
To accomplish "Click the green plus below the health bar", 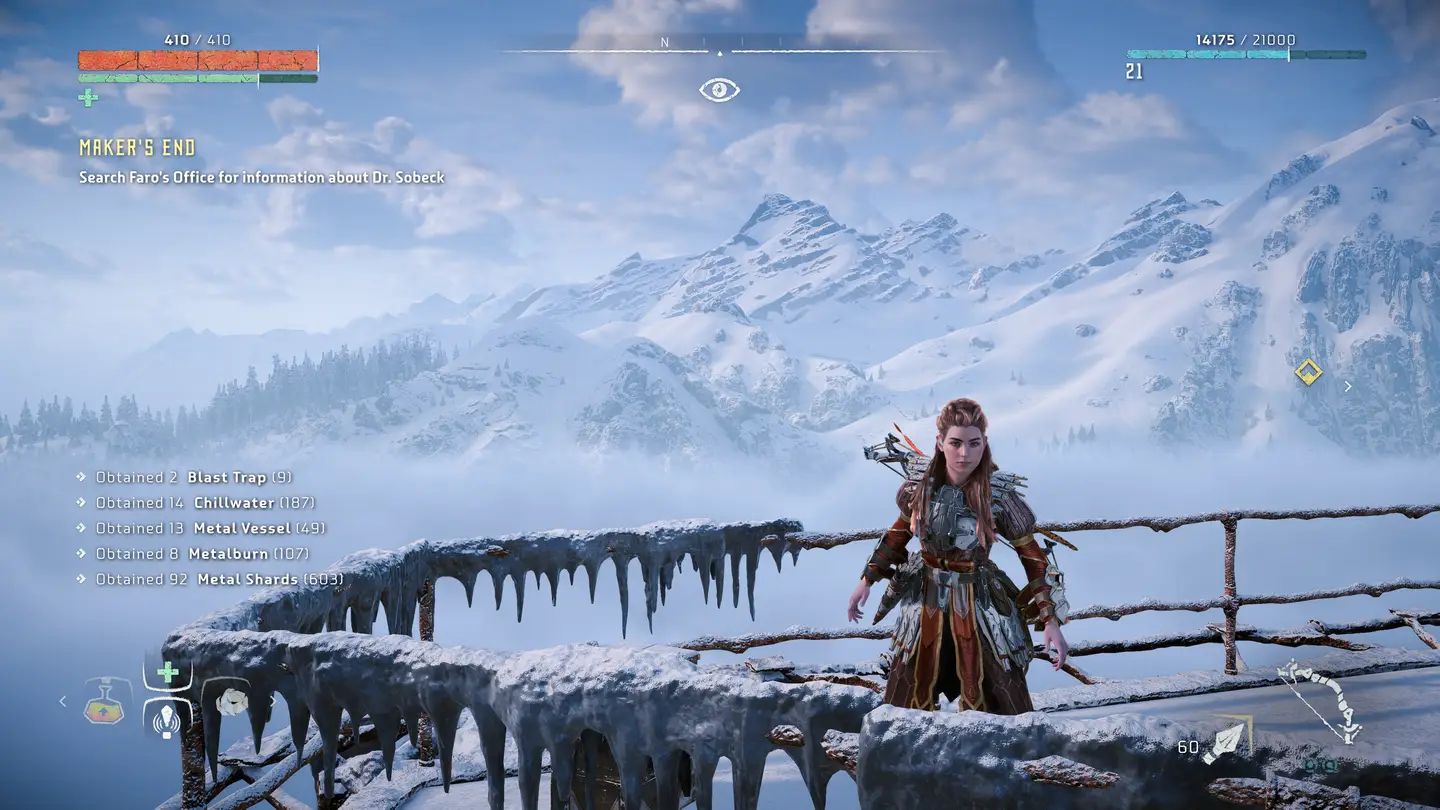I will point(86,99).
